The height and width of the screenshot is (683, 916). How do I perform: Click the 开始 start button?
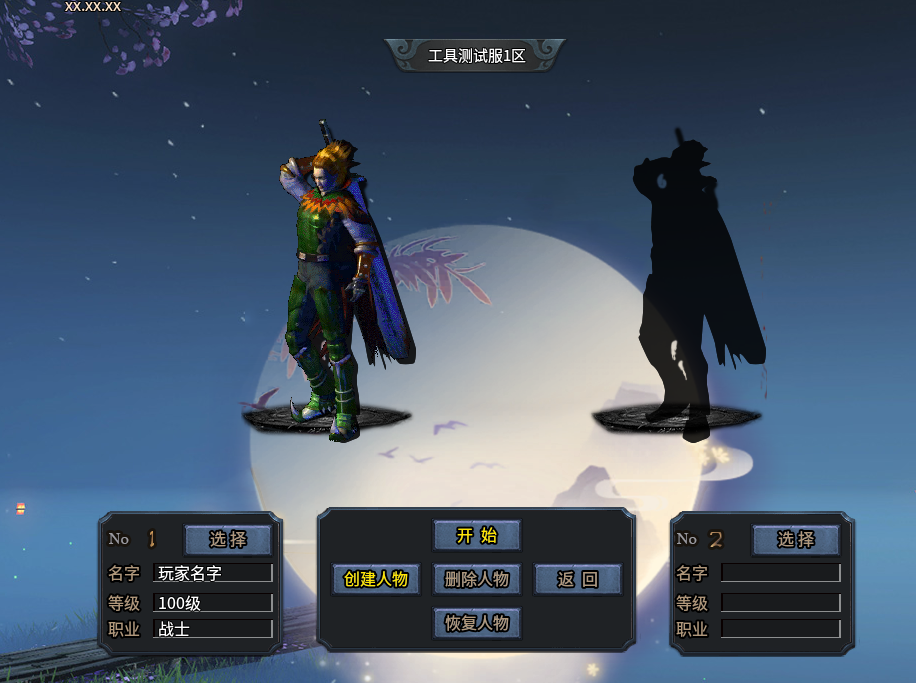point(477,535)
